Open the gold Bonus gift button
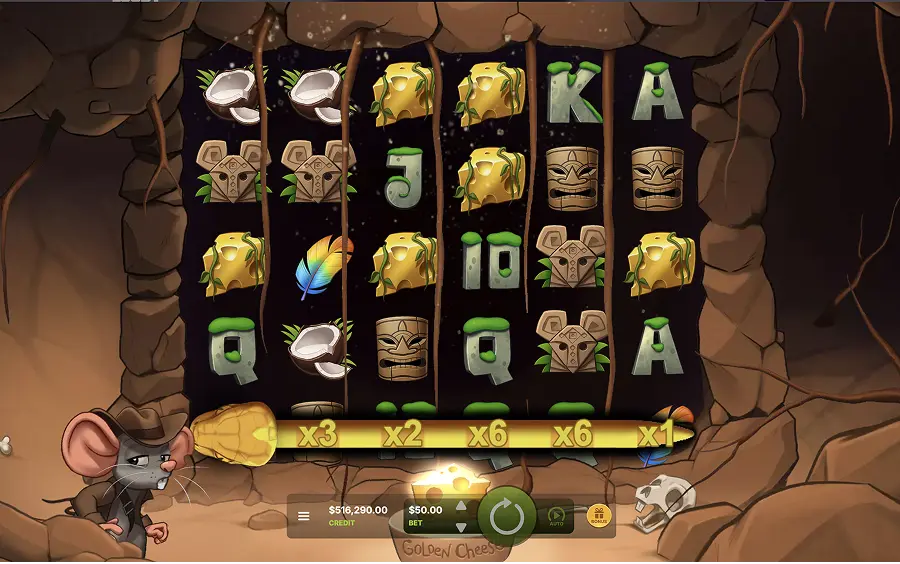The image size is (900, 564). click(599, 516)
